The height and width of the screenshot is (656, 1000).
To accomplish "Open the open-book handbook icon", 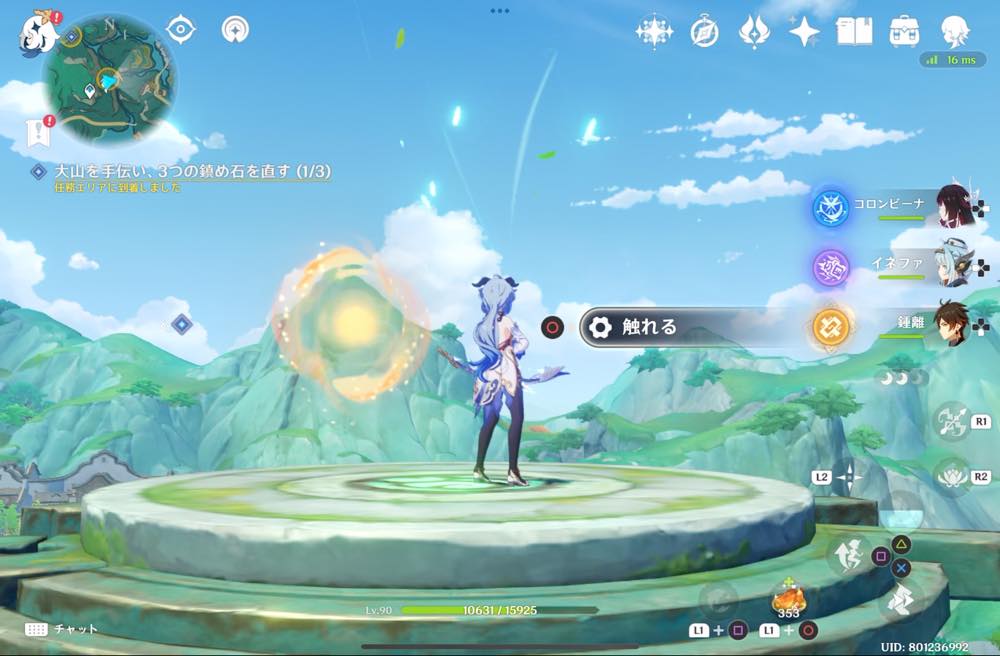I will coord(854,31).
